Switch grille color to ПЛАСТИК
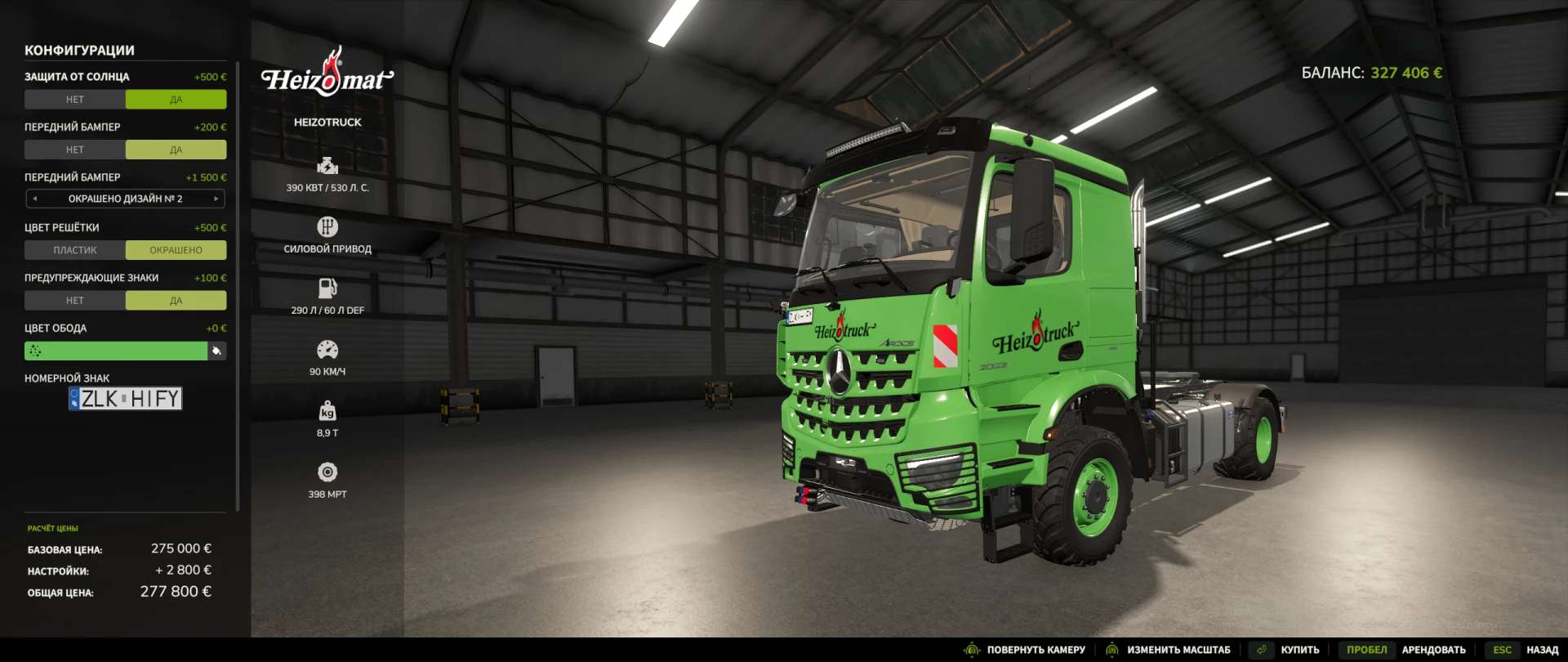Viewport: 1568px width, 662px height. [75, 250]
